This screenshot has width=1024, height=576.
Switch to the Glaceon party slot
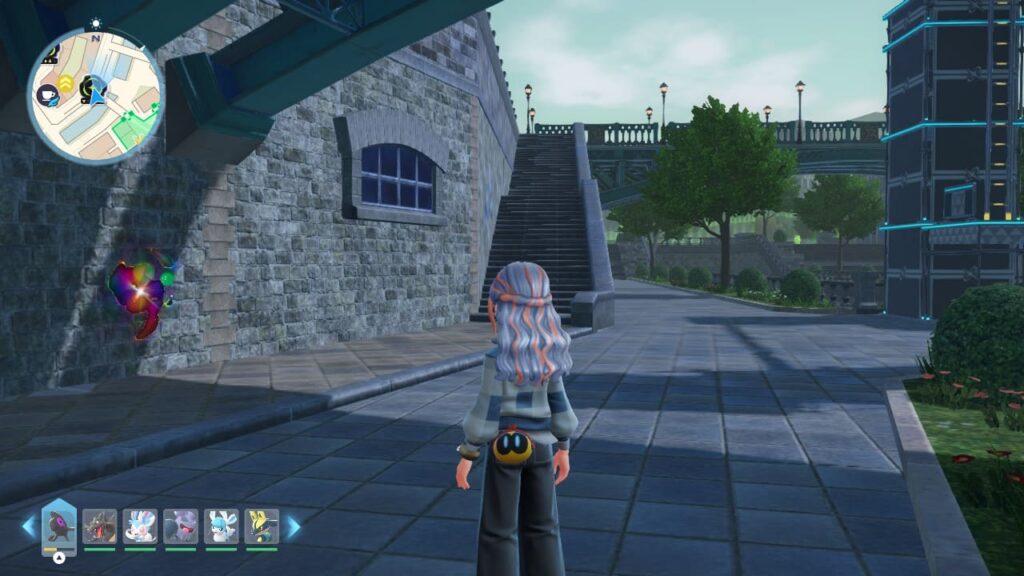click(x=221, y=526)
